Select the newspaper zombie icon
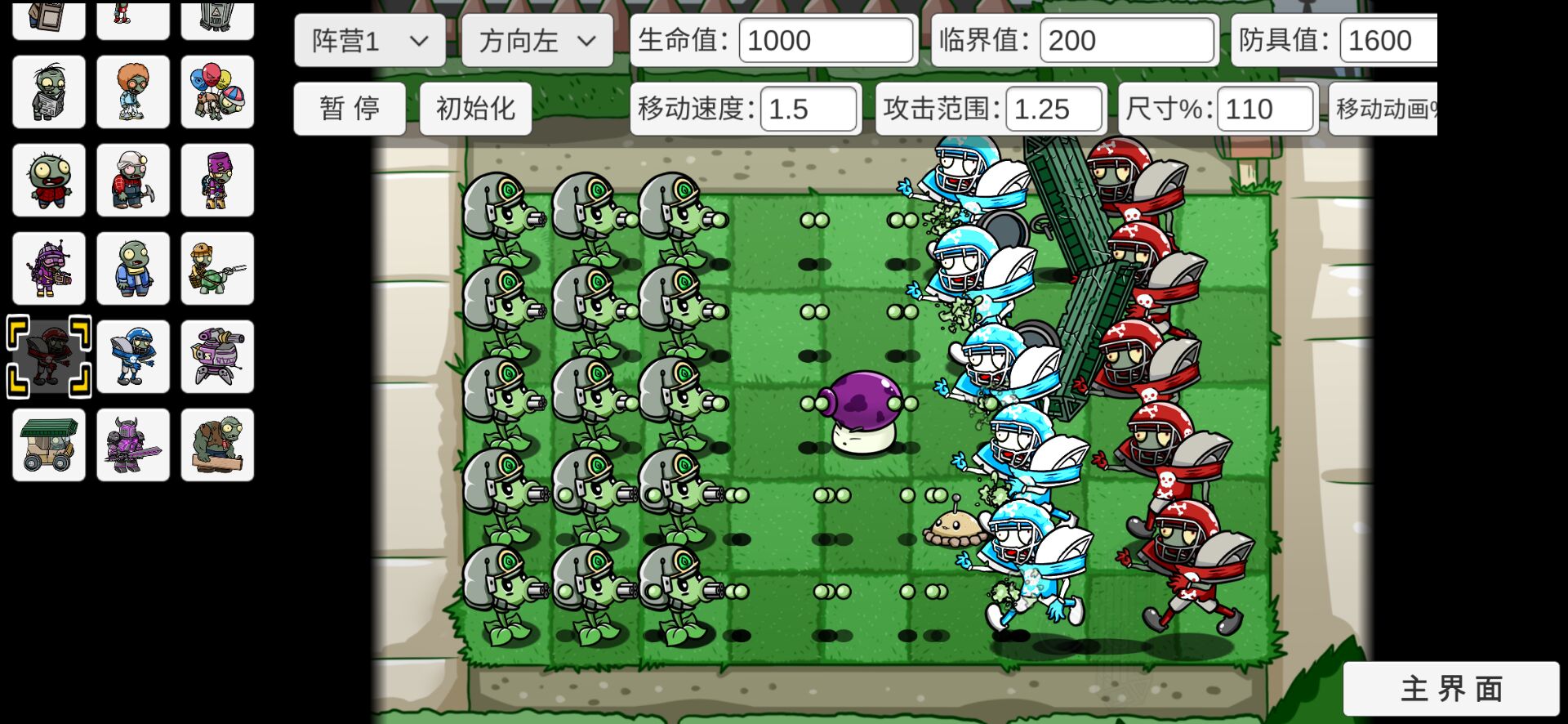 (x=48, y=92)
